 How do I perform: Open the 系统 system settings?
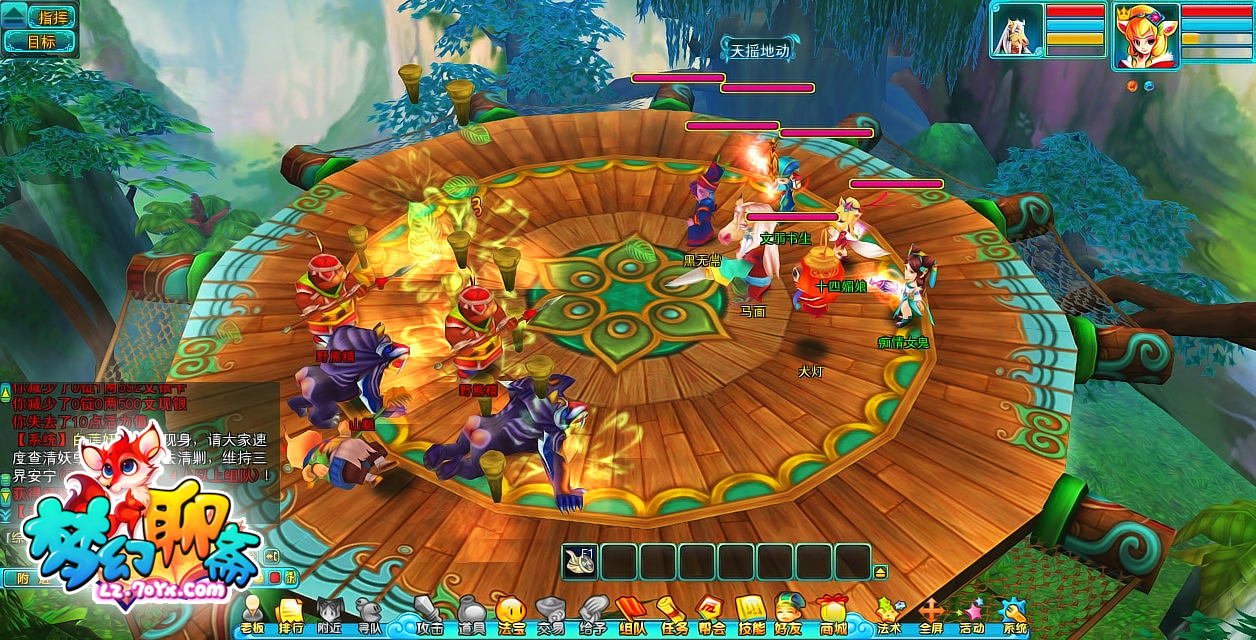point(1014,612)
